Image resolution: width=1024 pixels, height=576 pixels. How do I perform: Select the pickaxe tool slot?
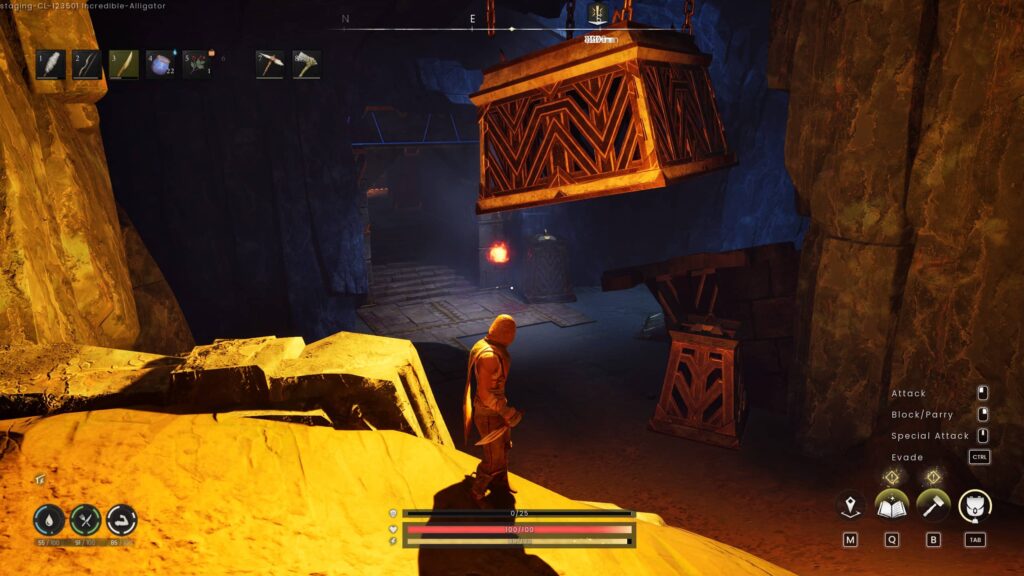[x=270, y=65]
